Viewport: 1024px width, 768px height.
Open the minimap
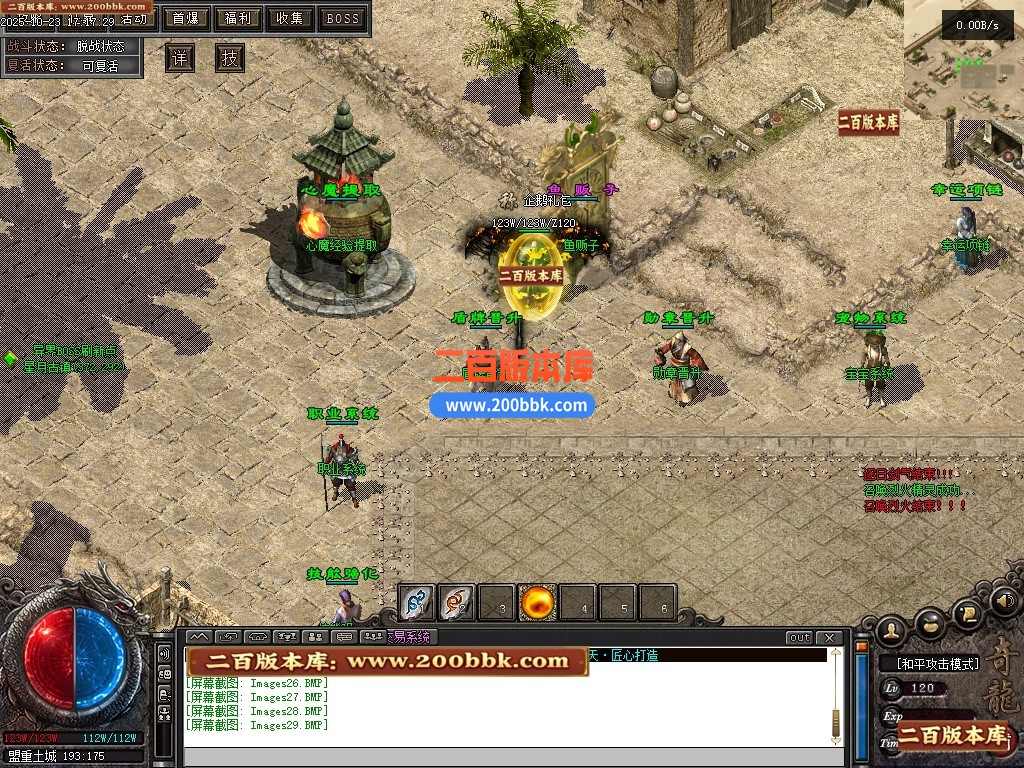pos(963,60)
